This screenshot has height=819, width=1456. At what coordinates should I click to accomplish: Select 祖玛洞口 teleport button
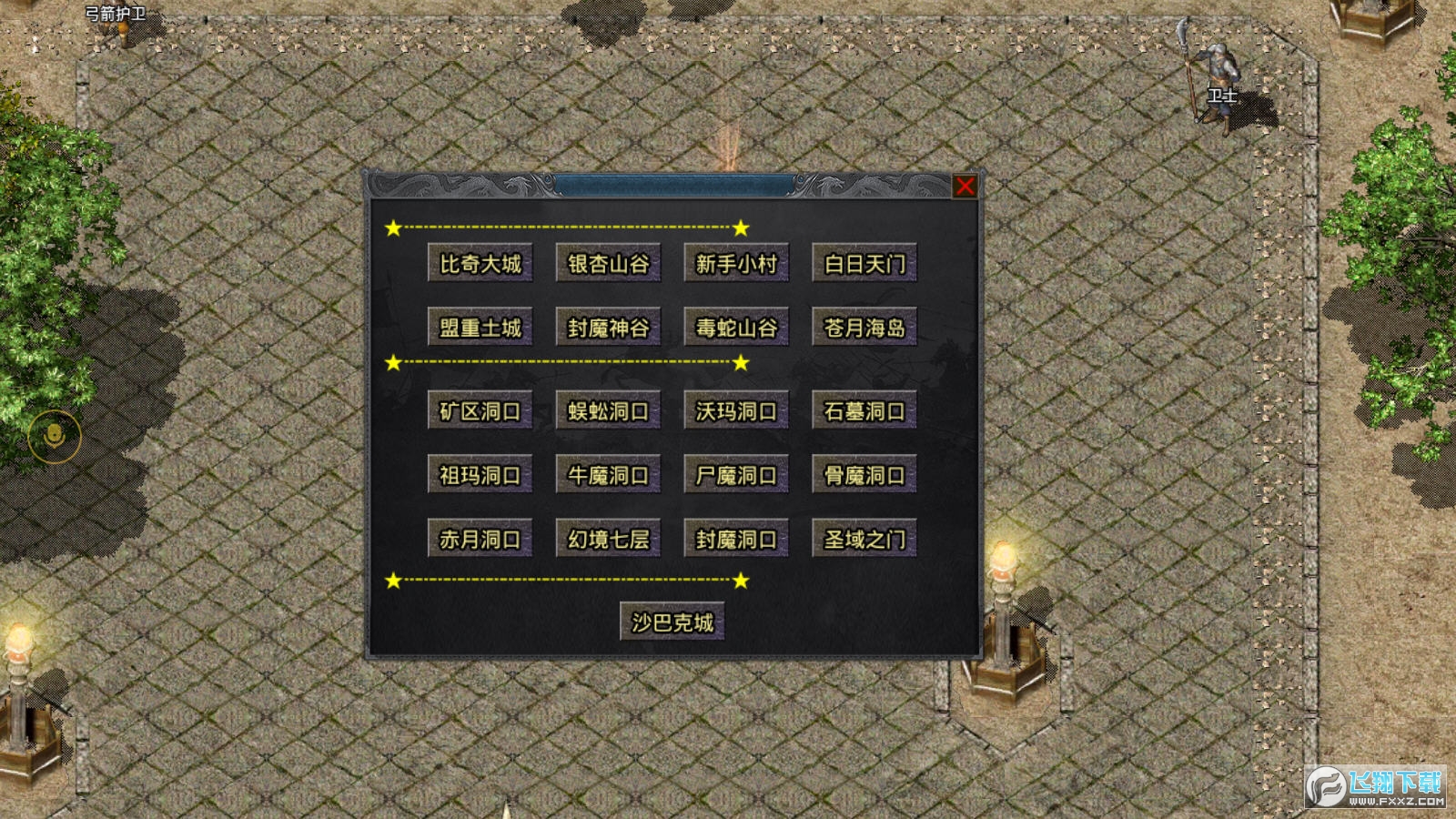[x=480, y=475]
